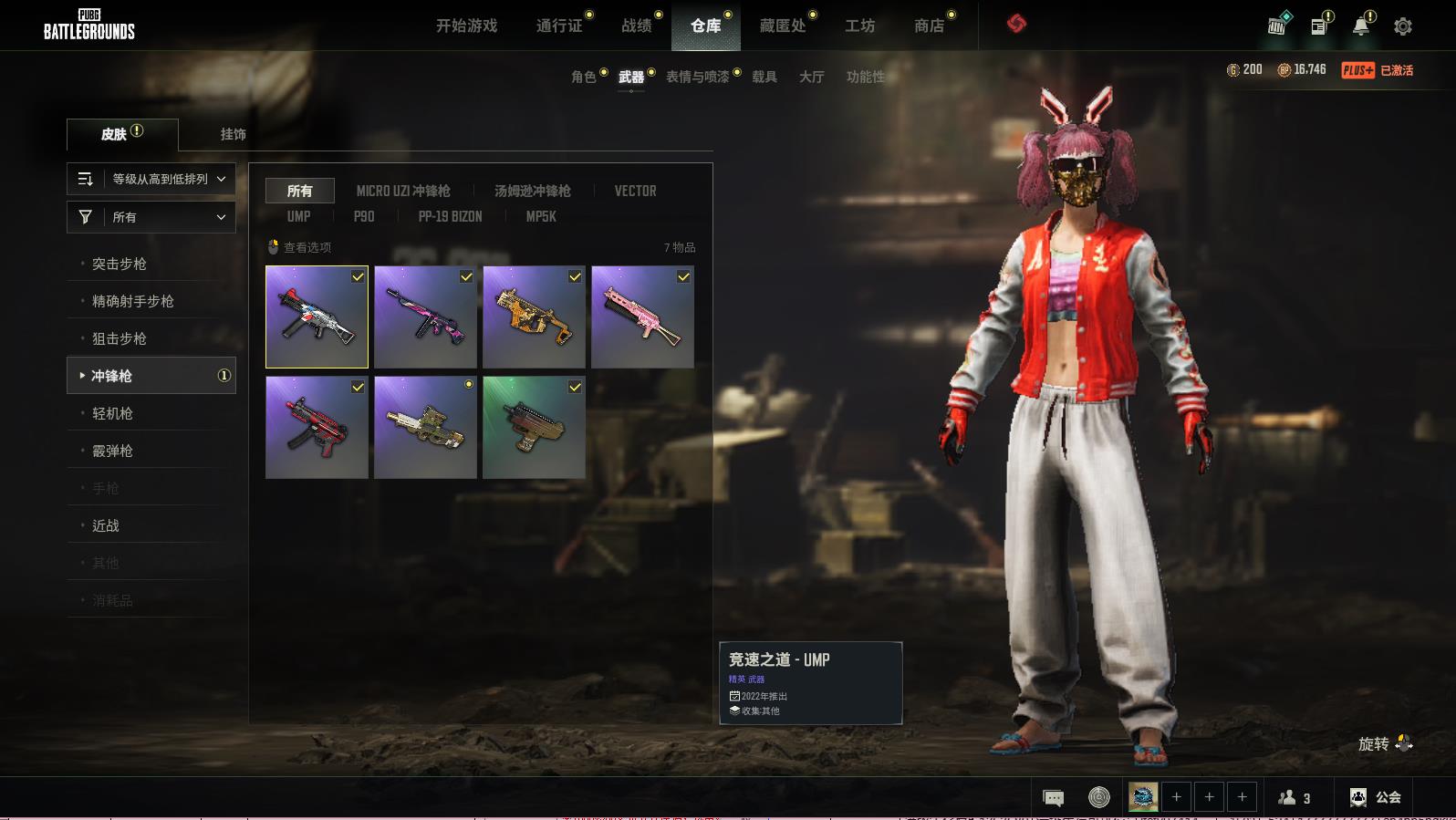Select the 角色 sub-tab
Screen dimensions: 1456x820
584,77
